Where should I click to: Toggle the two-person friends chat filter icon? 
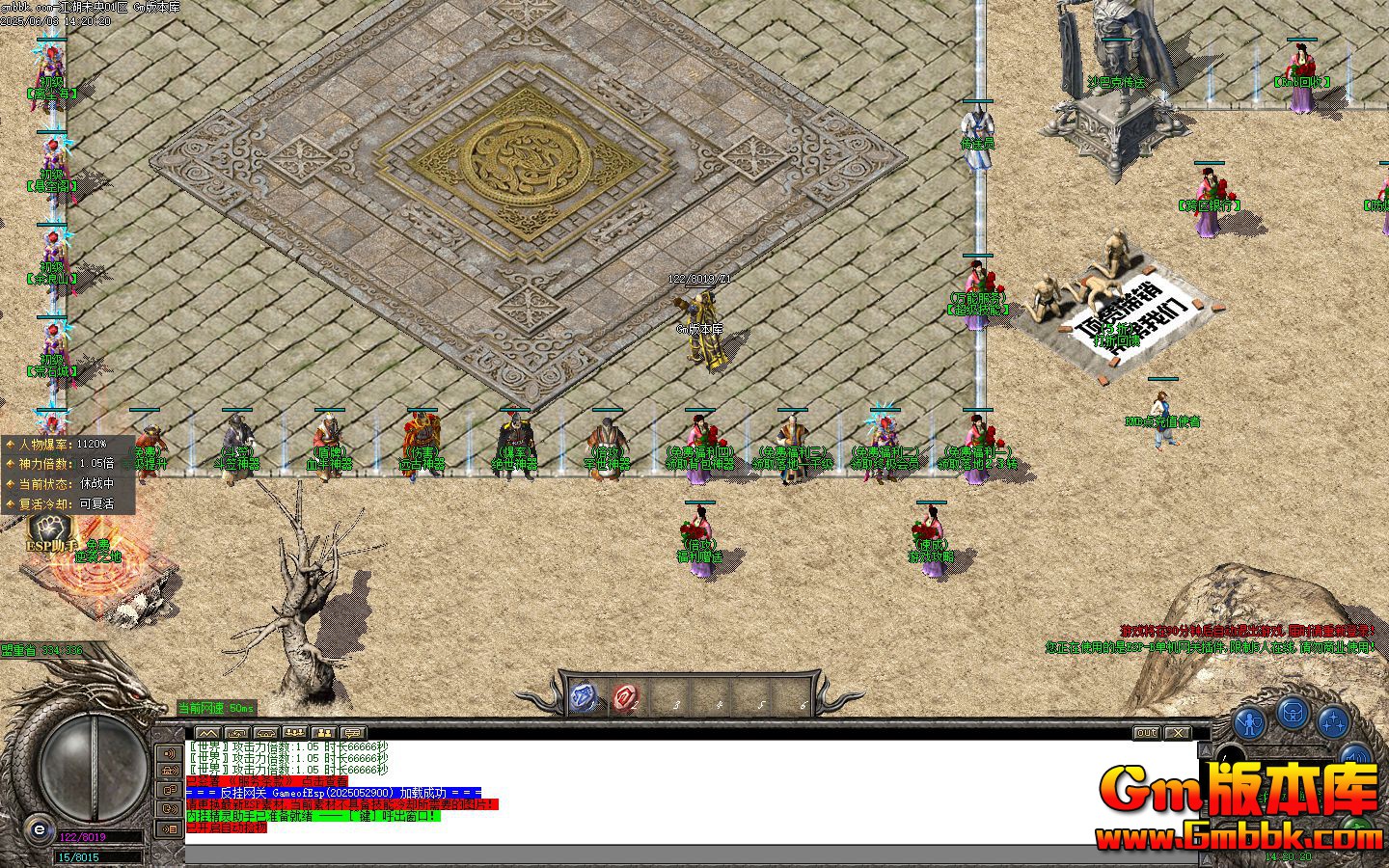324,733
